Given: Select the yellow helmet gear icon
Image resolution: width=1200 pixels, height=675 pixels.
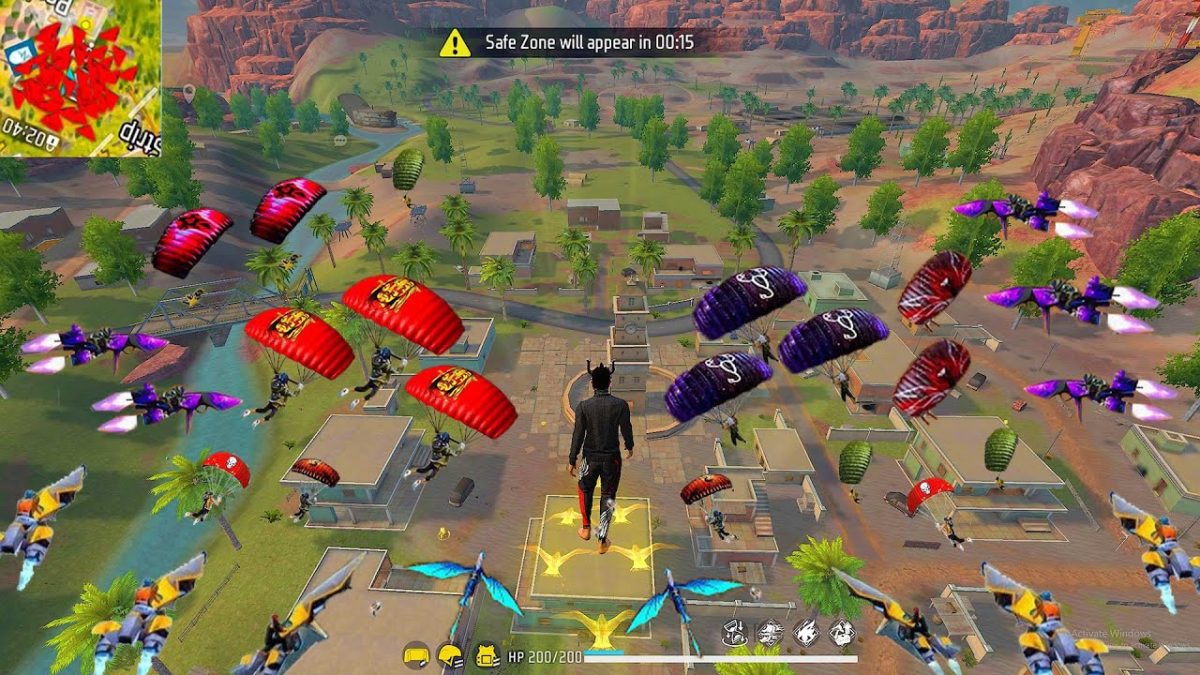Looking at the screenshot, I should pos(450,656).
